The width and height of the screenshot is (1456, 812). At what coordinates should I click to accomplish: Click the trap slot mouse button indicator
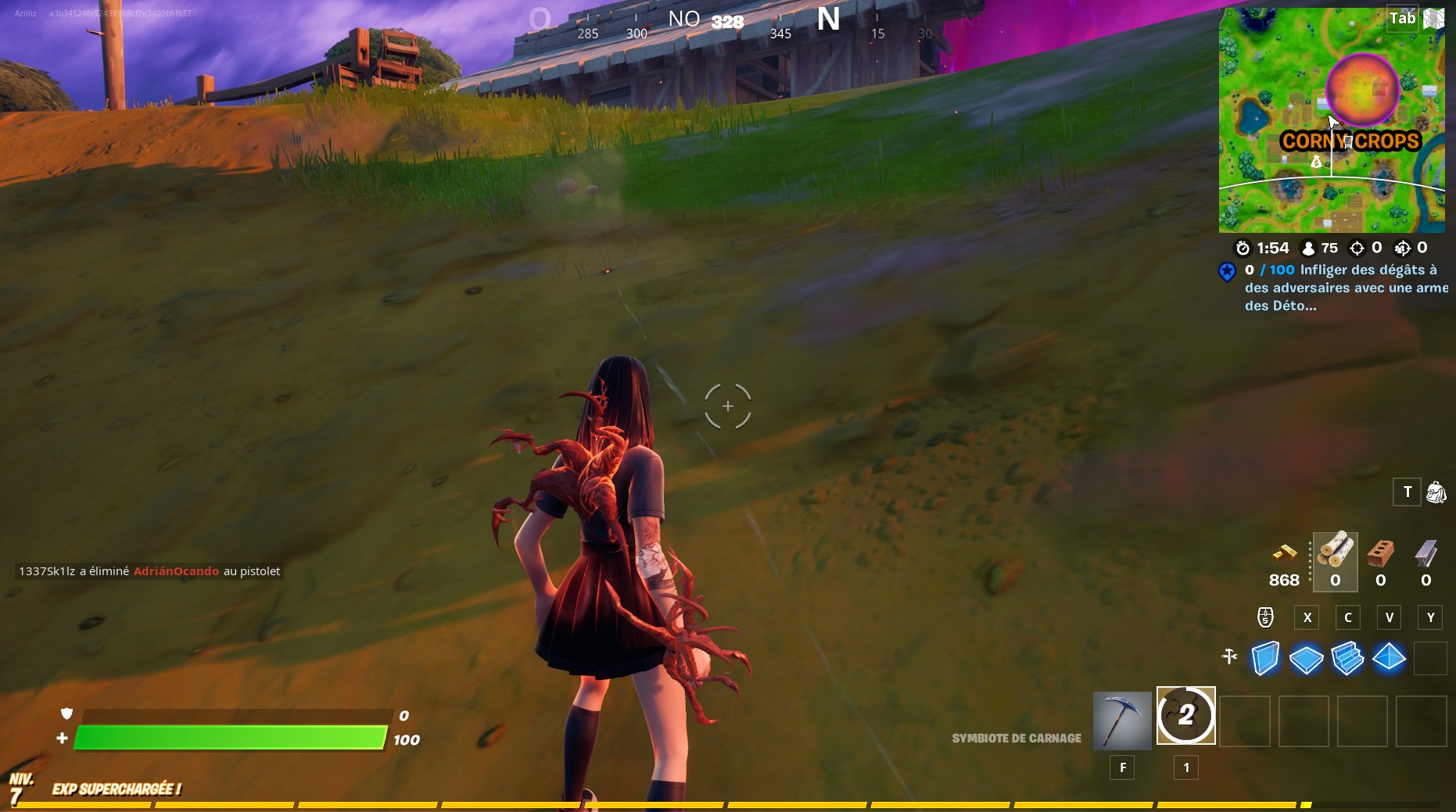point(1266,617)
